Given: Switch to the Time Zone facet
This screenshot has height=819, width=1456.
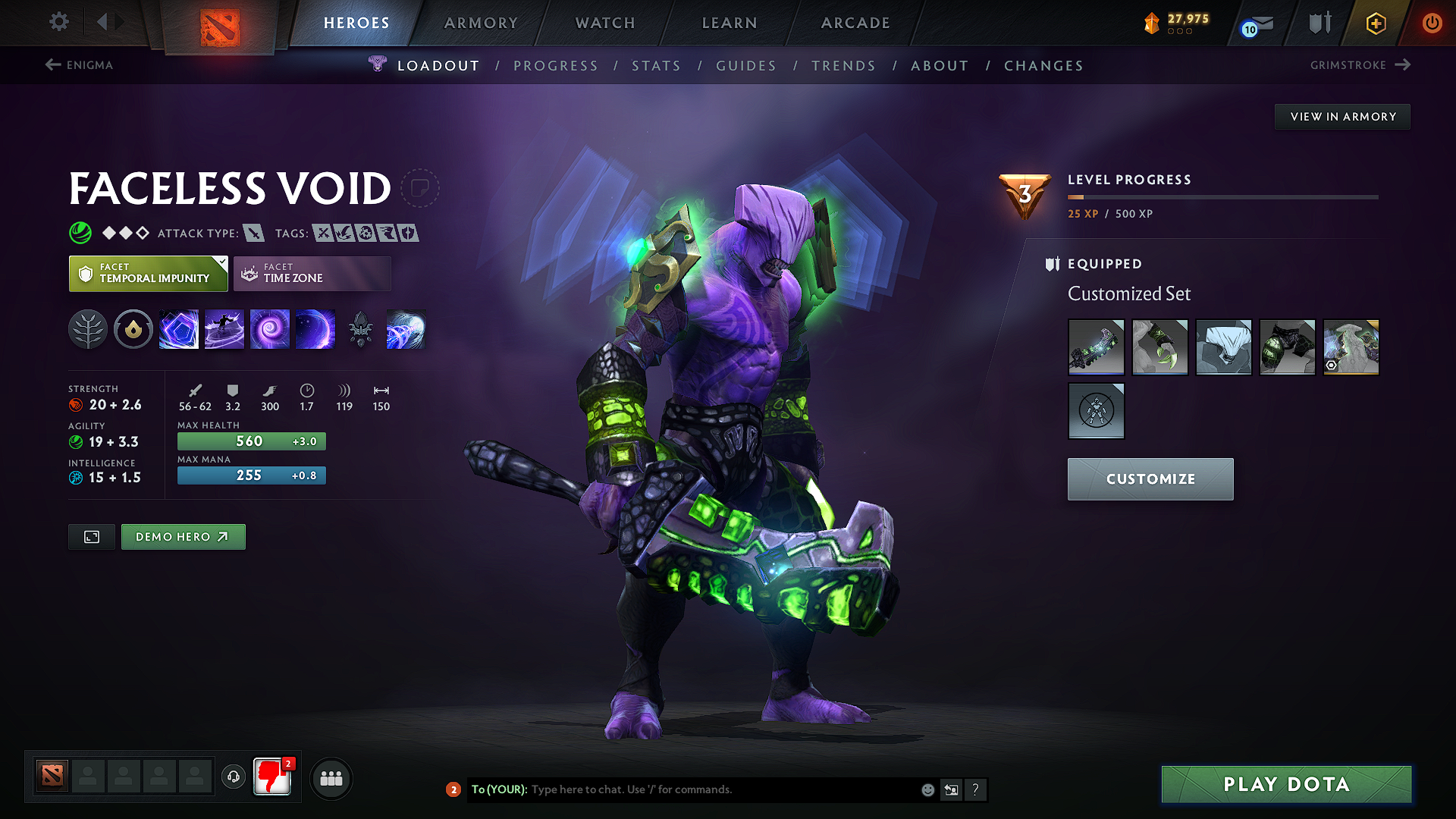Looking at the screenshot, I should tap(312, 273).
